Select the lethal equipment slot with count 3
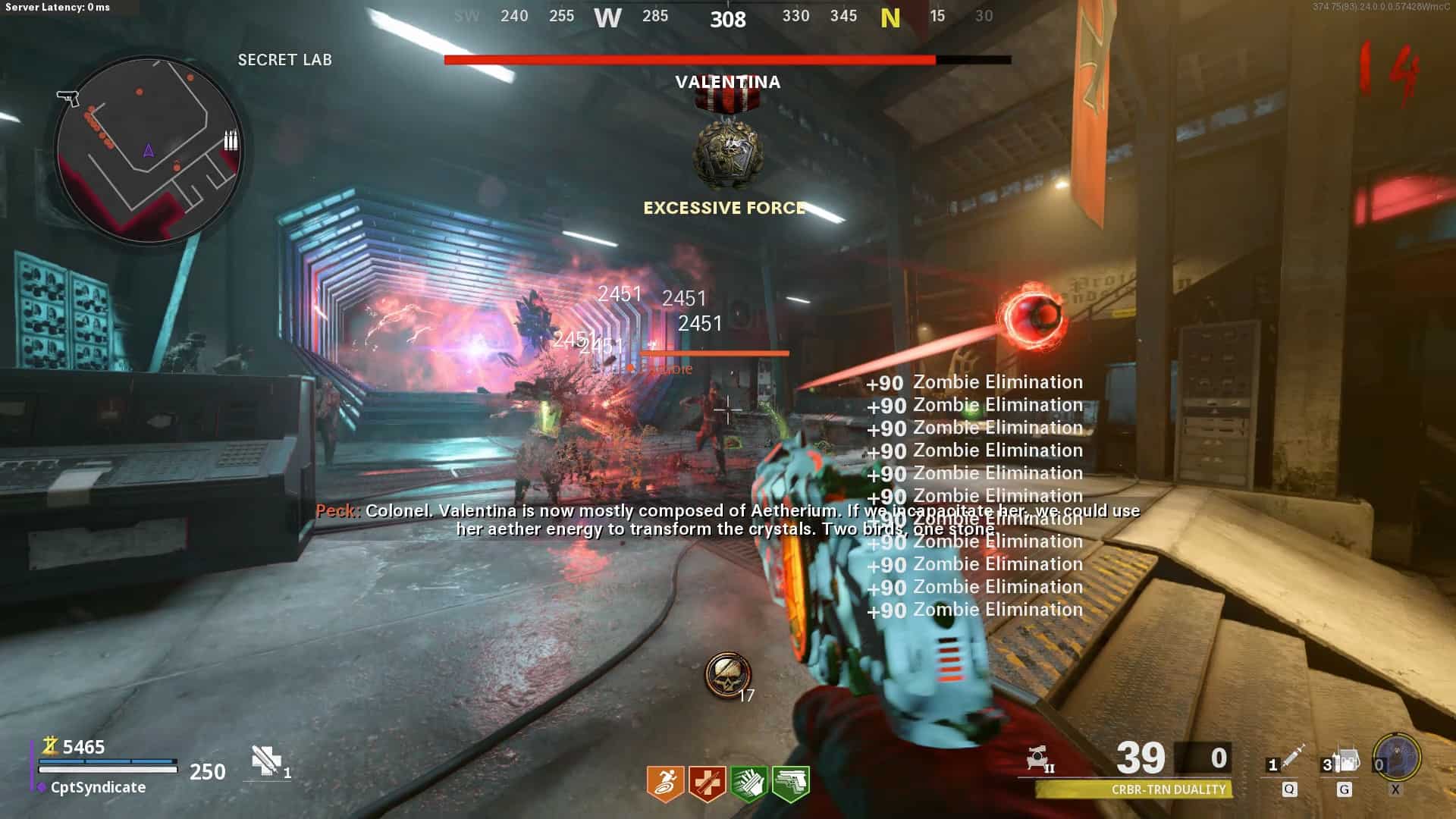1456x819 pixels. point(1343,761)
